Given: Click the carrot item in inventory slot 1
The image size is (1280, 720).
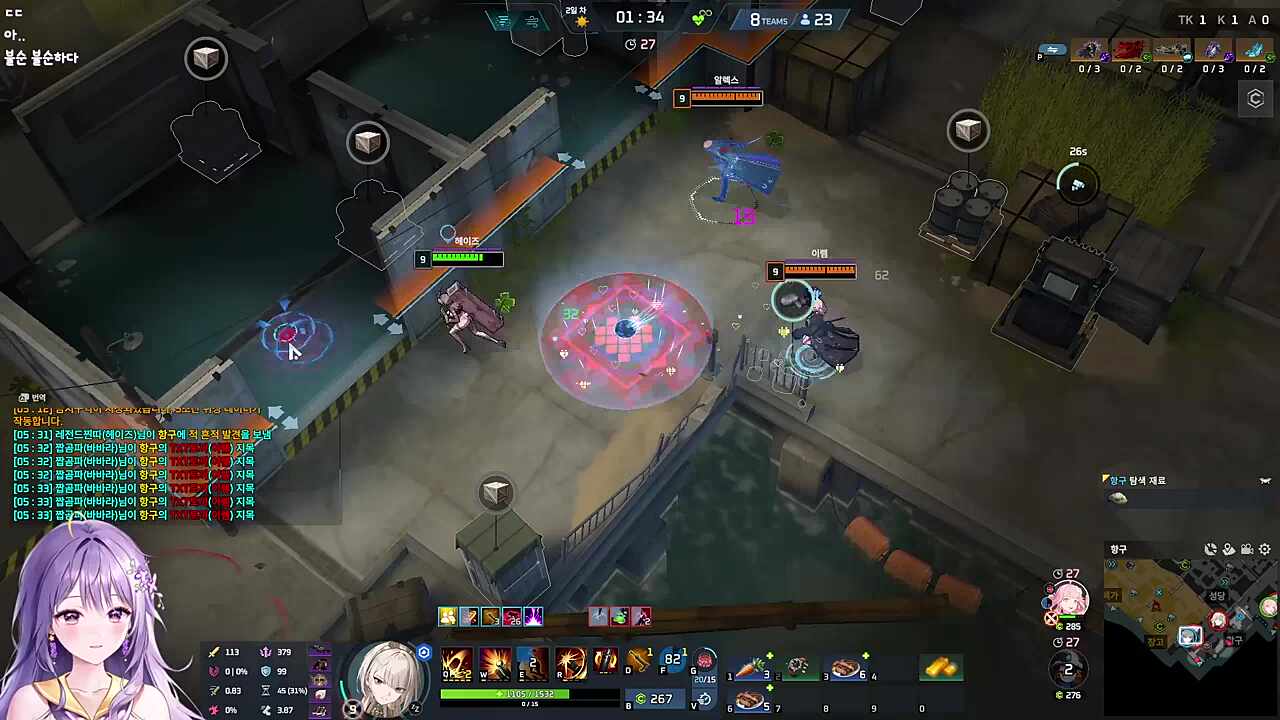Looking at the screenshot, I should [750, 667].
